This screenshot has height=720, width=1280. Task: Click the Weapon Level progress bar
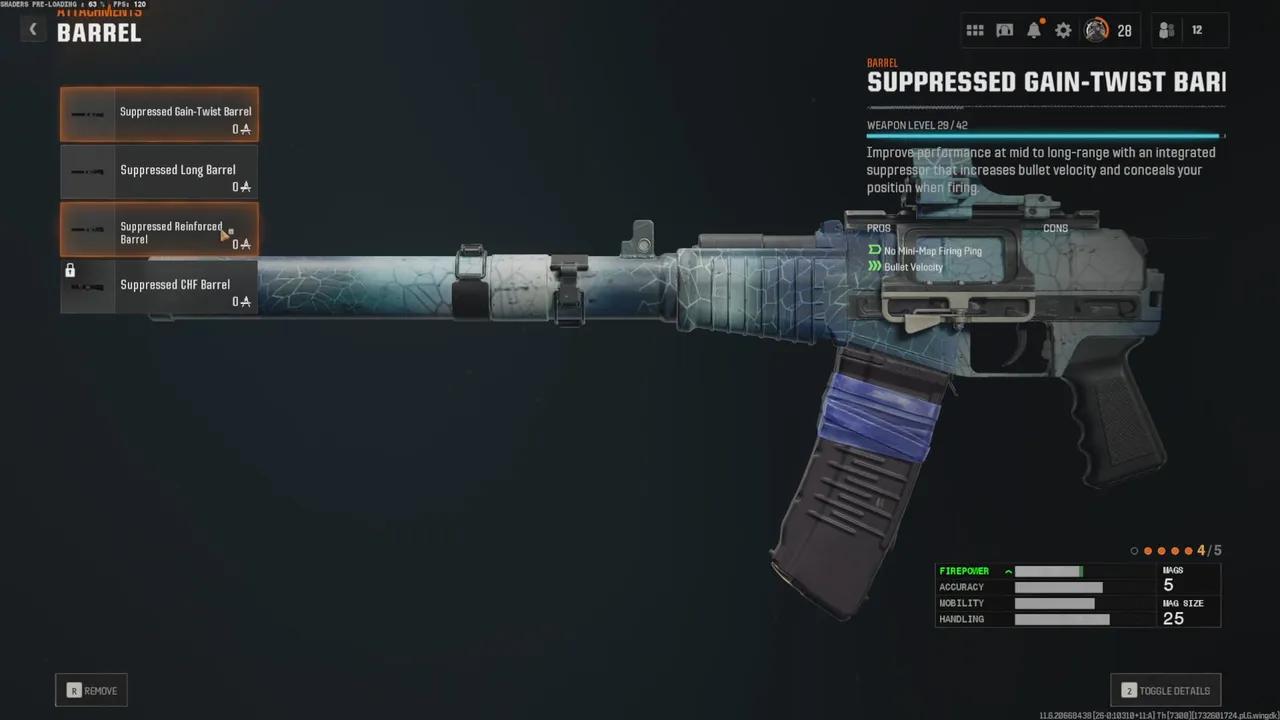1044,136
